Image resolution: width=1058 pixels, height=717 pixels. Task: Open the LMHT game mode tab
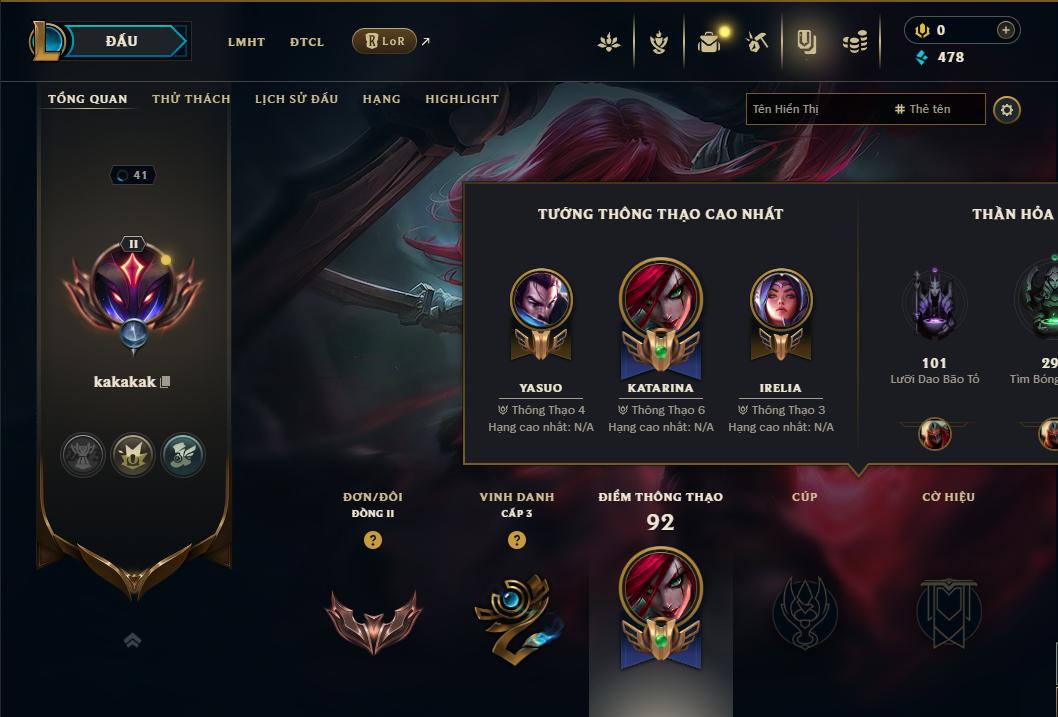coord(246,42)
